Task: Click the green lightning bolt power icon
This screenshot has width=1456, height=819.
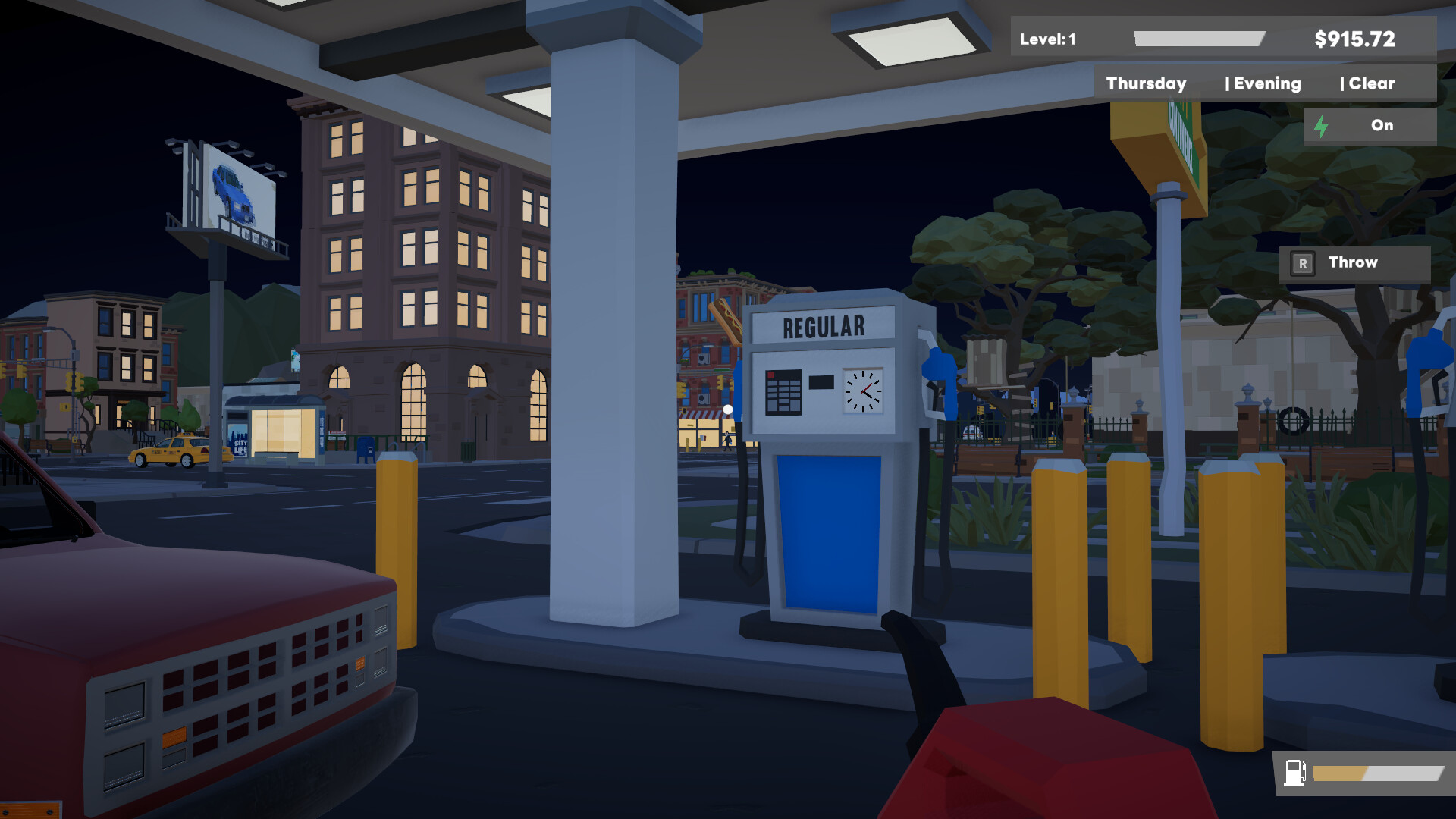Action: point(1323,126)
